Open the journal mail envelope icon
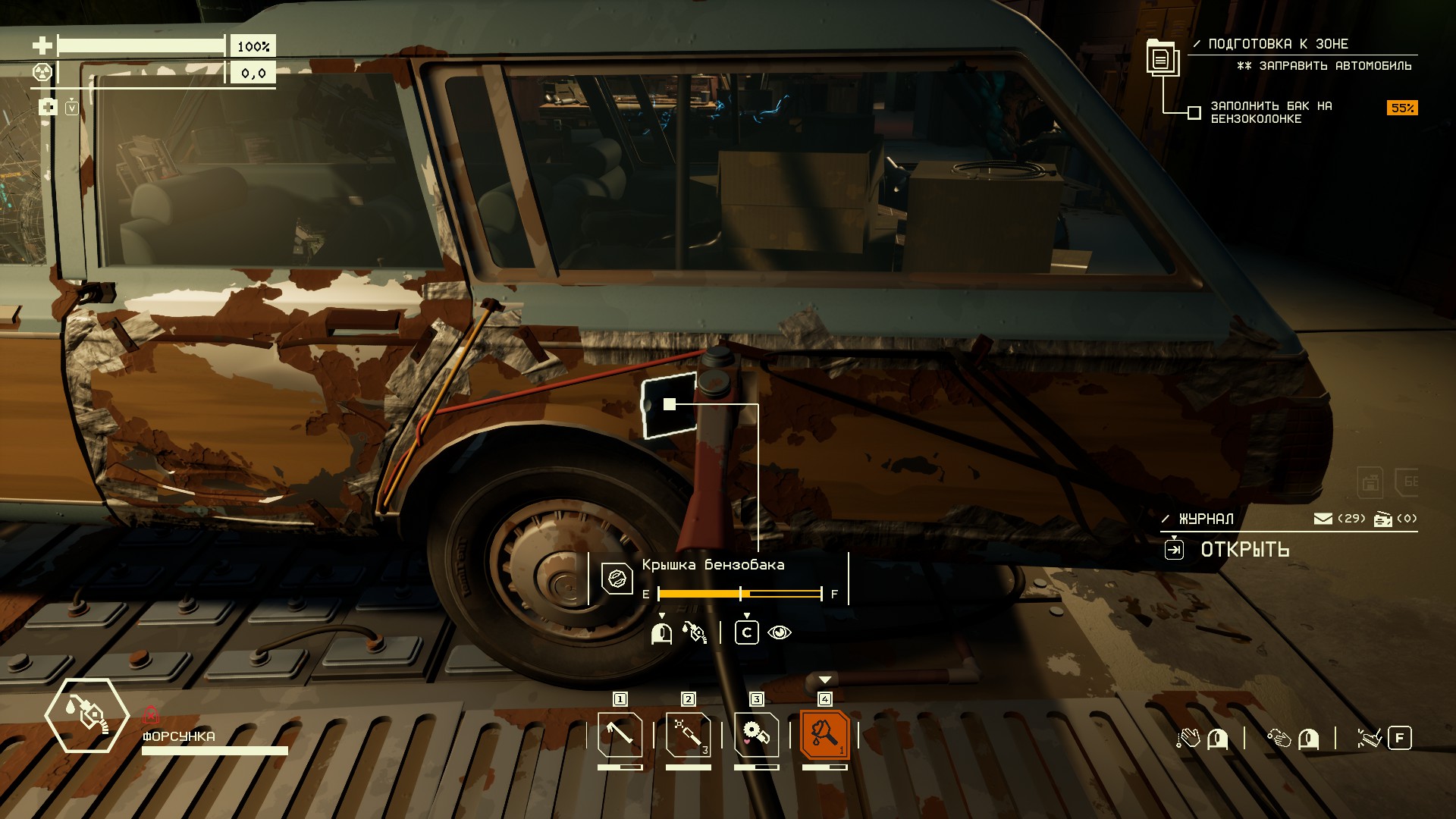1456x819 pixels. (1323, 519)
